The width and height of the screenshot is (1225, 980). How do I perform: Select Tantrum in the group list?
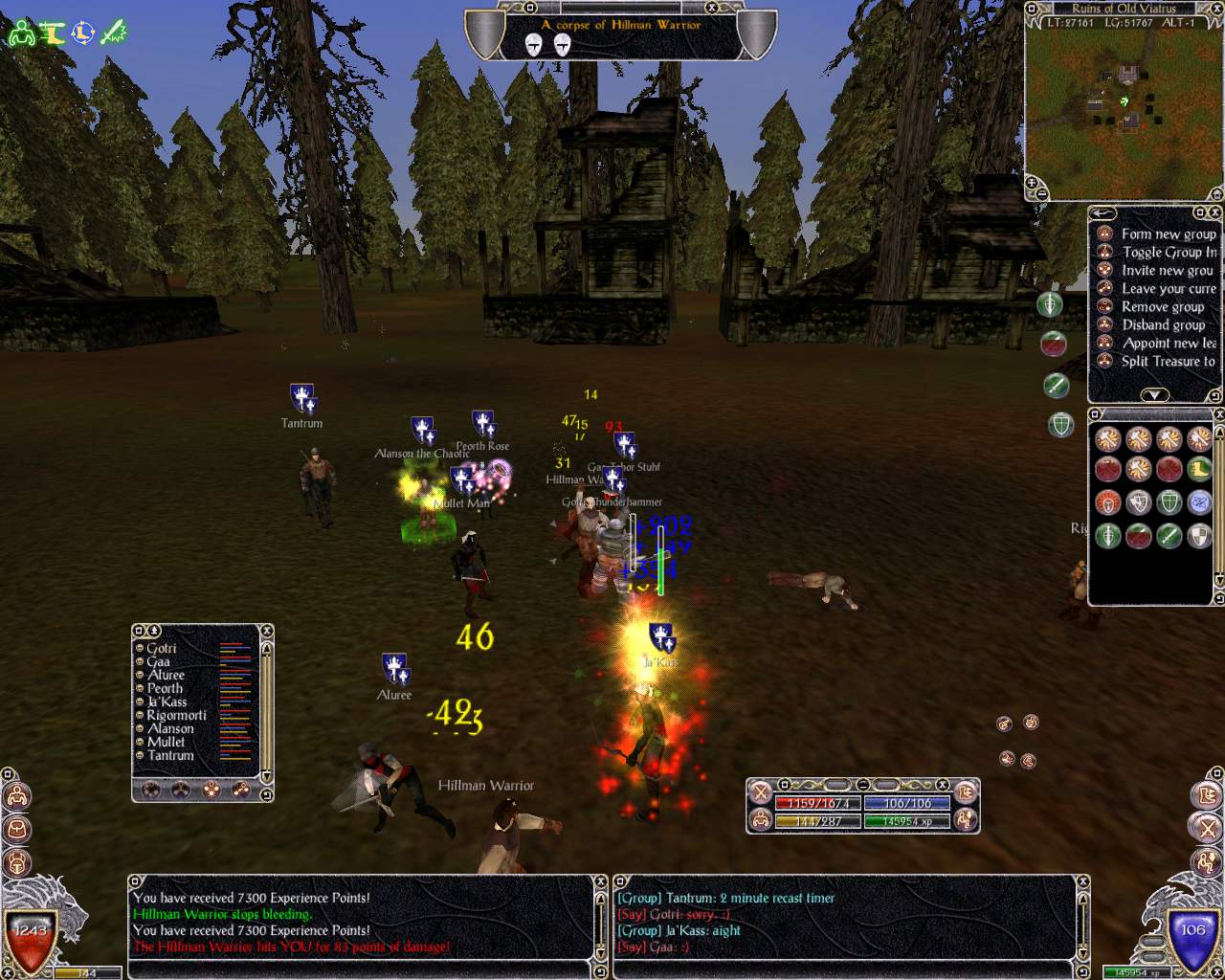click(x=170, y=755)
